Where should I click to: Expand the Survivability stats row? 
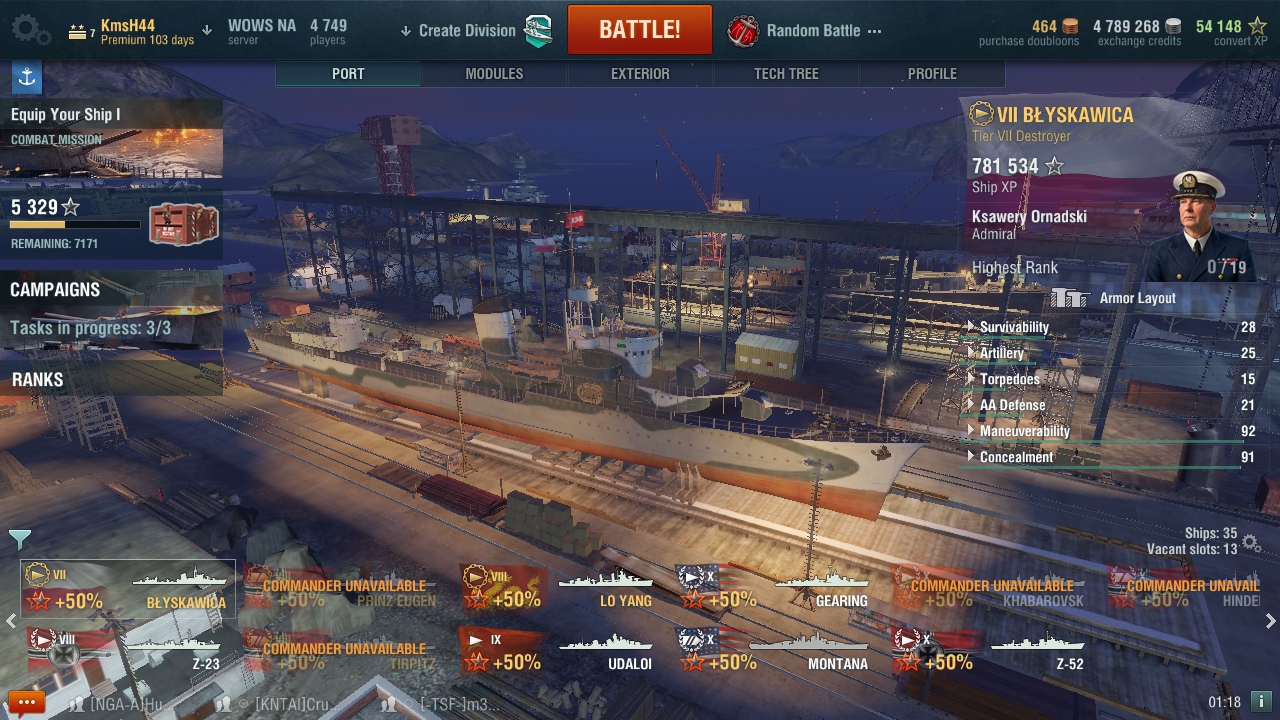click(1014, 327)
